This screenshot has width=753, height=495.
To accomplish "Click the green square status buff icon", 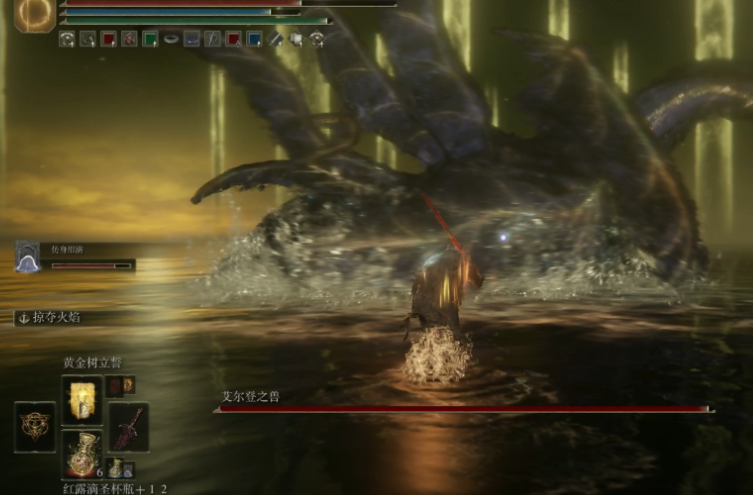I will [150, 39].
